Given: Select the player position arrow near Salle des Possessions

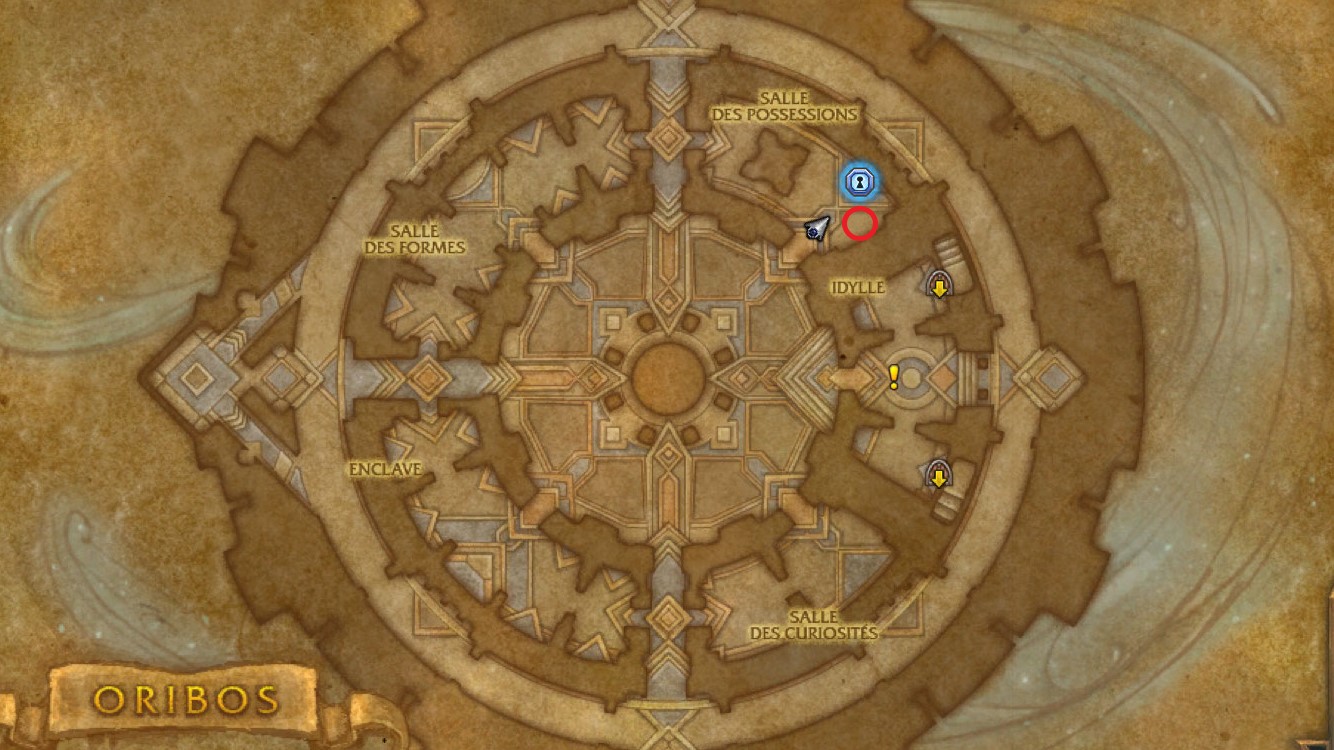Looking at the screenshot, I should tap(818, 229).
